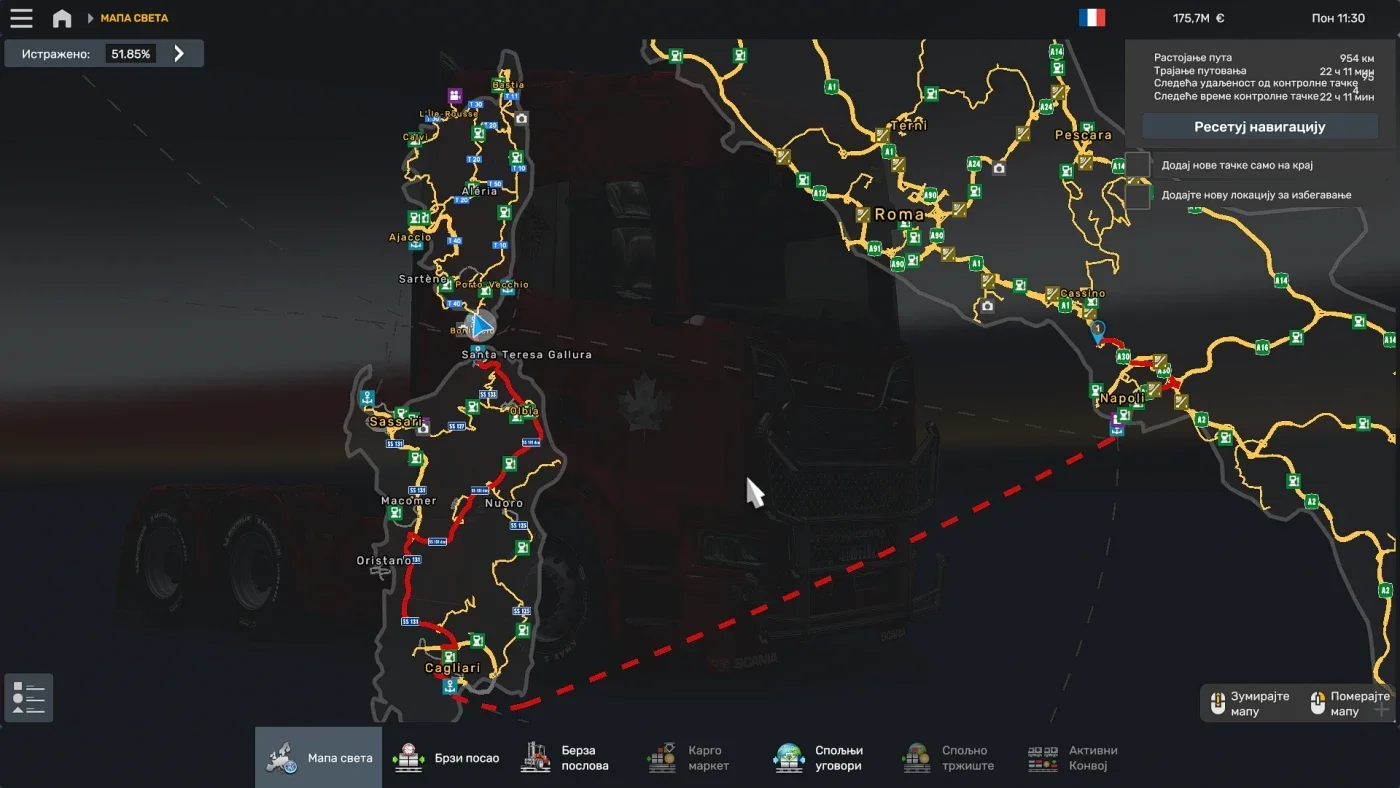Select the Napoli city marker
Image resolution: width=1400 pixels, height=788 pixels.
(x=1121, y=398)
